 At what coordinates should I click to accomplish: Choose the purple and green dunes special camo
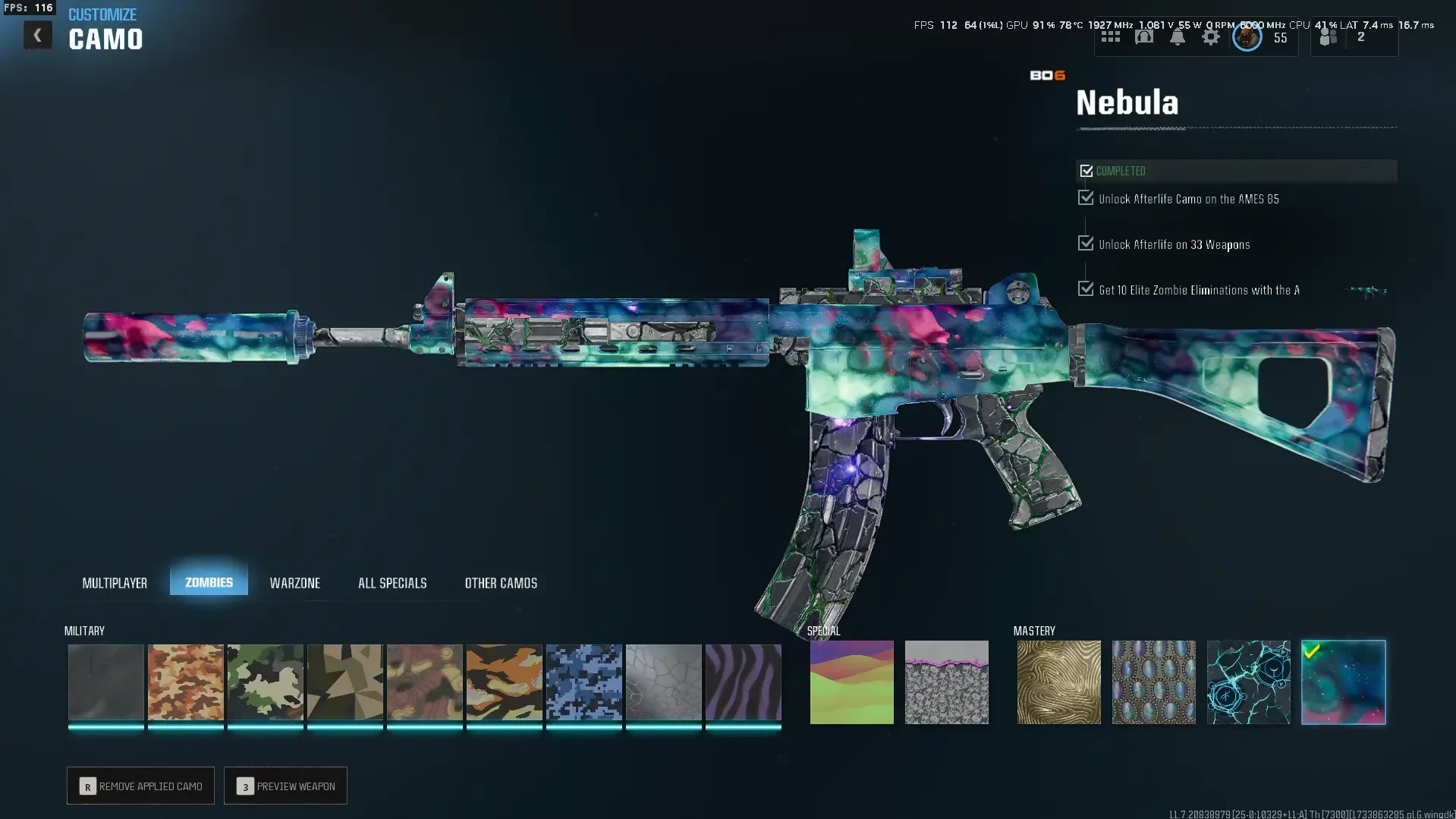[x=852, y=682]
